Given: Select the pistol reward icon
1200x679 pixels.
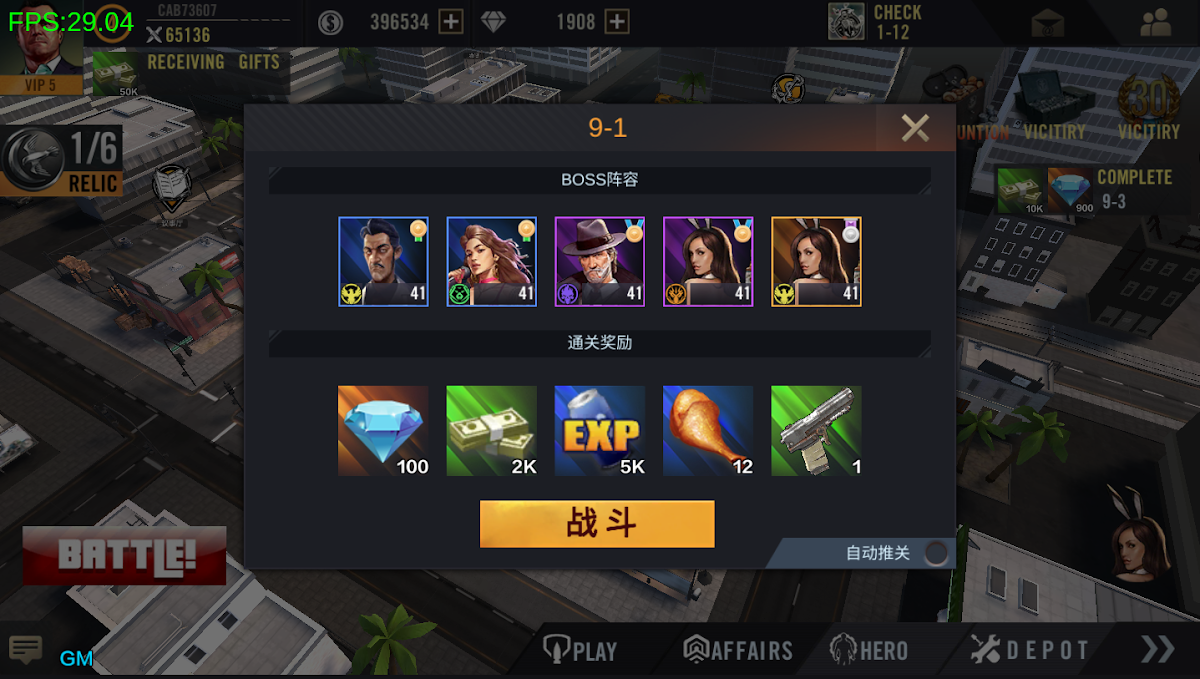Looking at the screenshot, I should [x=816, y=431].
